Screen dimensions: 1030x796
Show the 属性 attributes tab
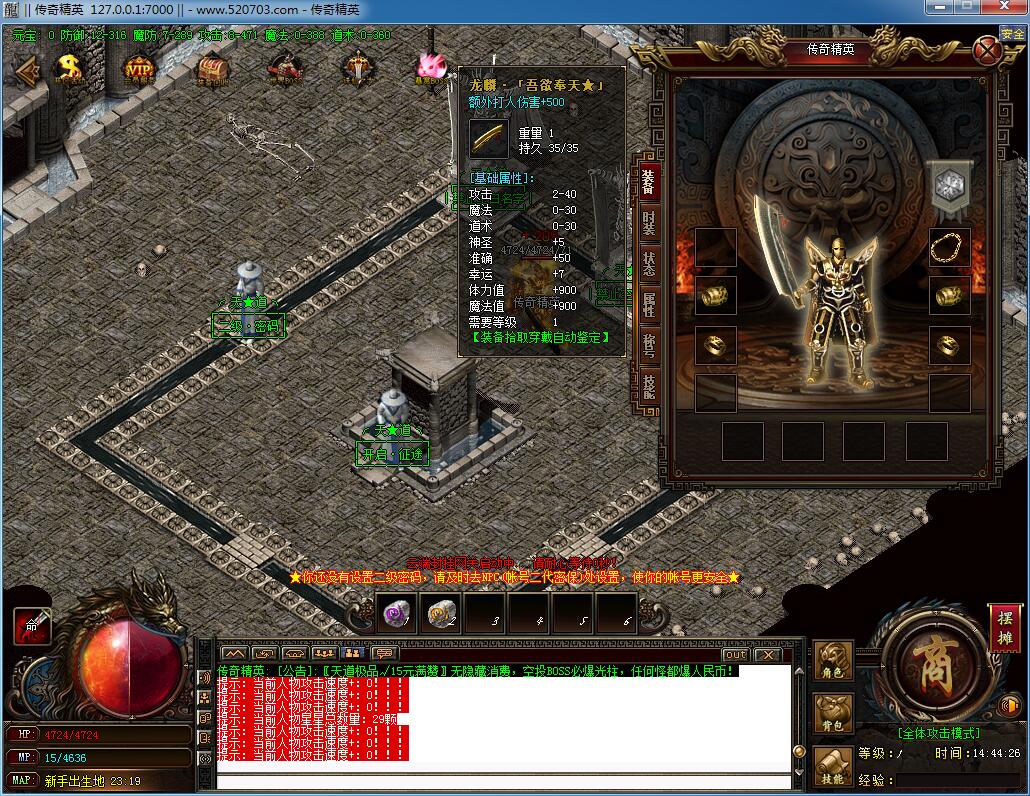click(648, 306)
